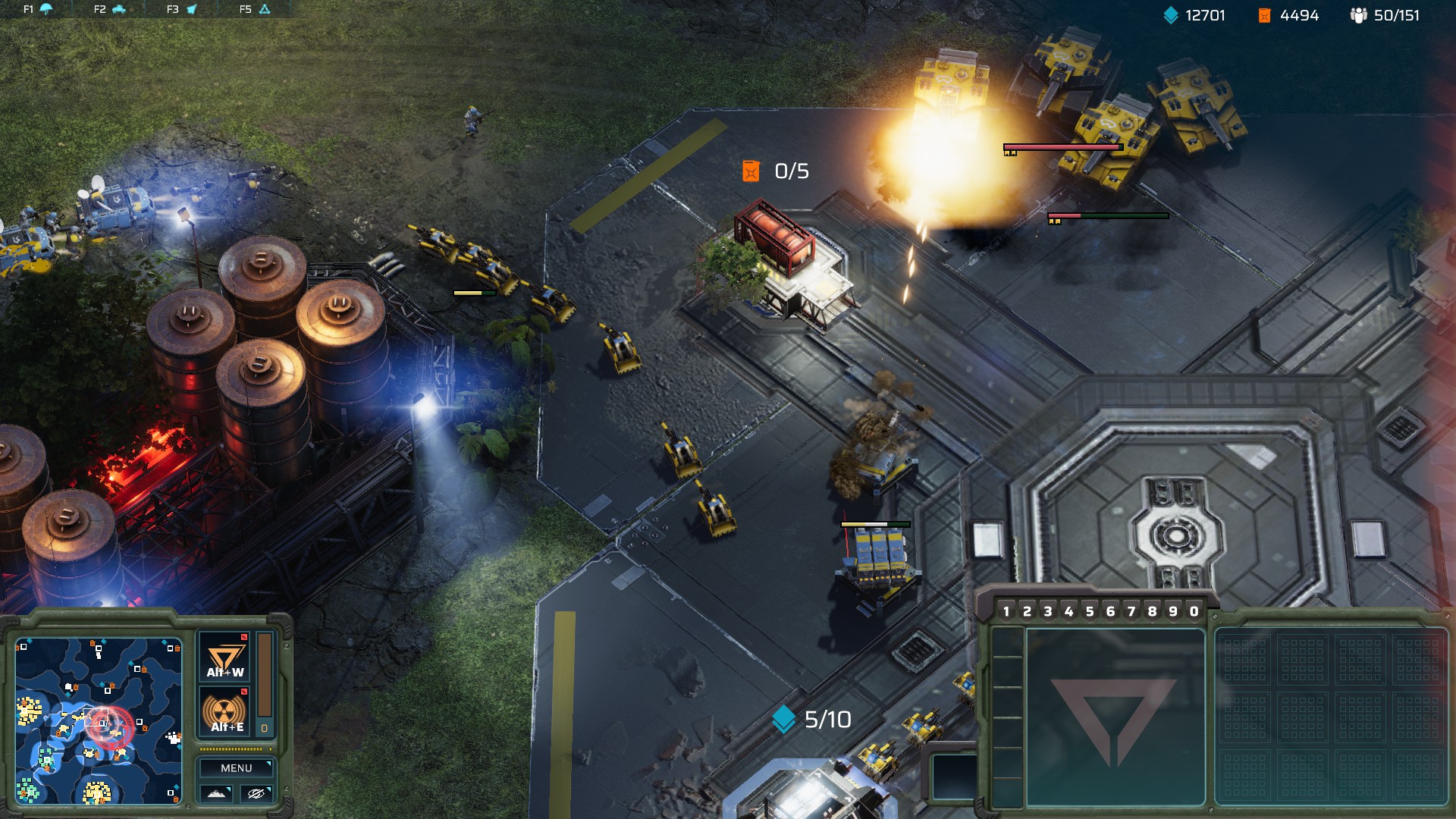Open the F3 aircraft production tab
This screenshot has width=1456, height=819.
[182, 9]
